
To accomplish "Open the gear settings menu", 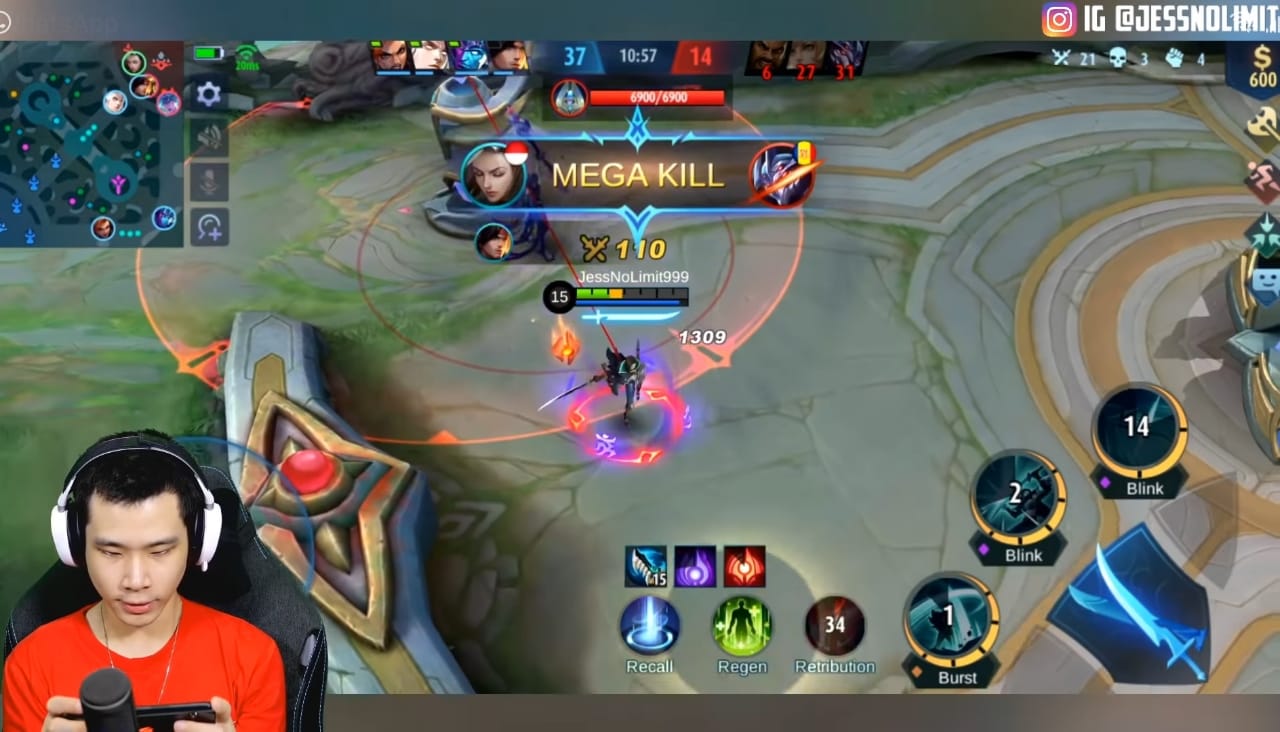I will (208, 94).
